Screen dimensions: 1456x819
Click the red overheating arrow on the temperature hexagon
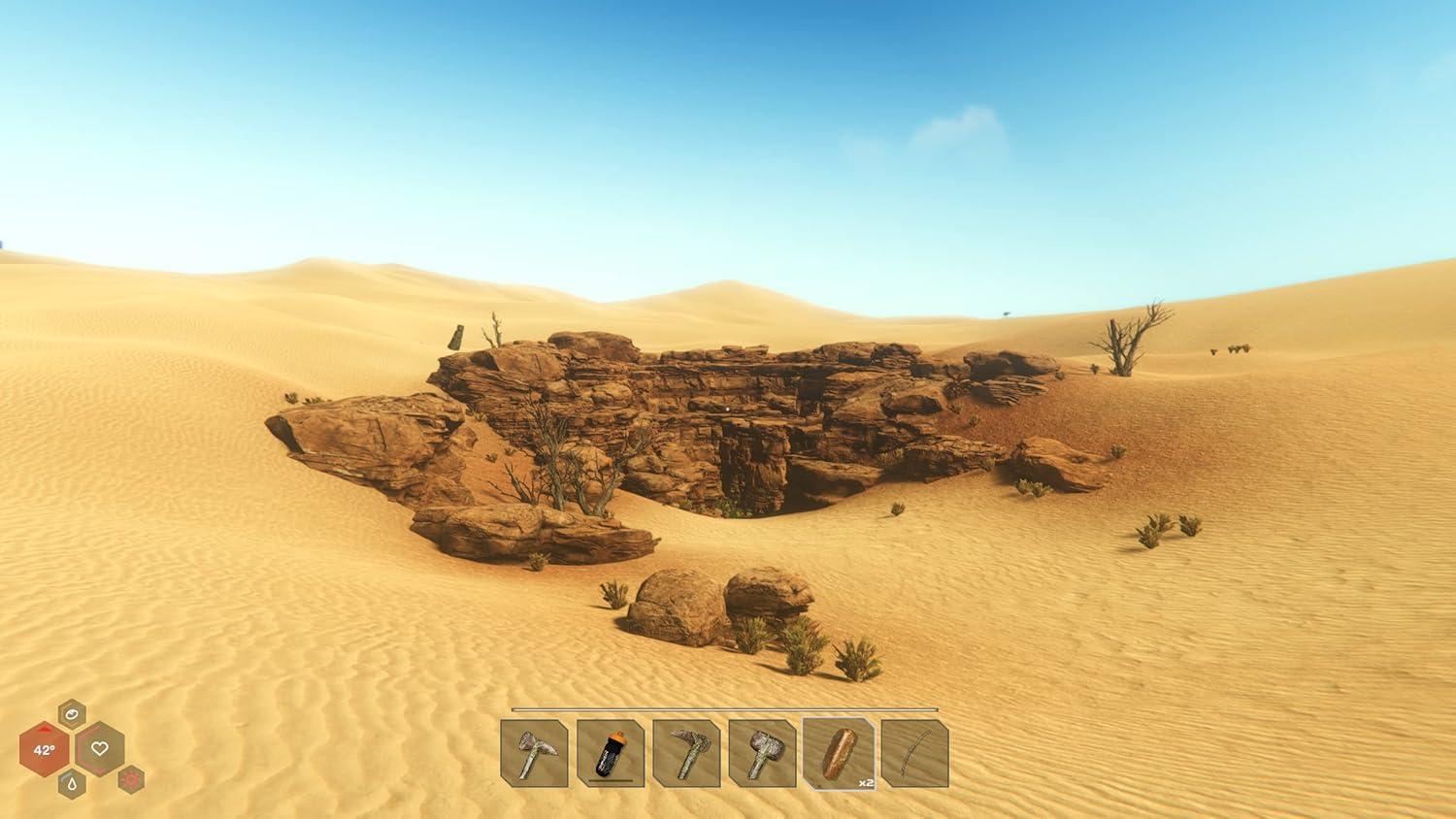(45, 730)
